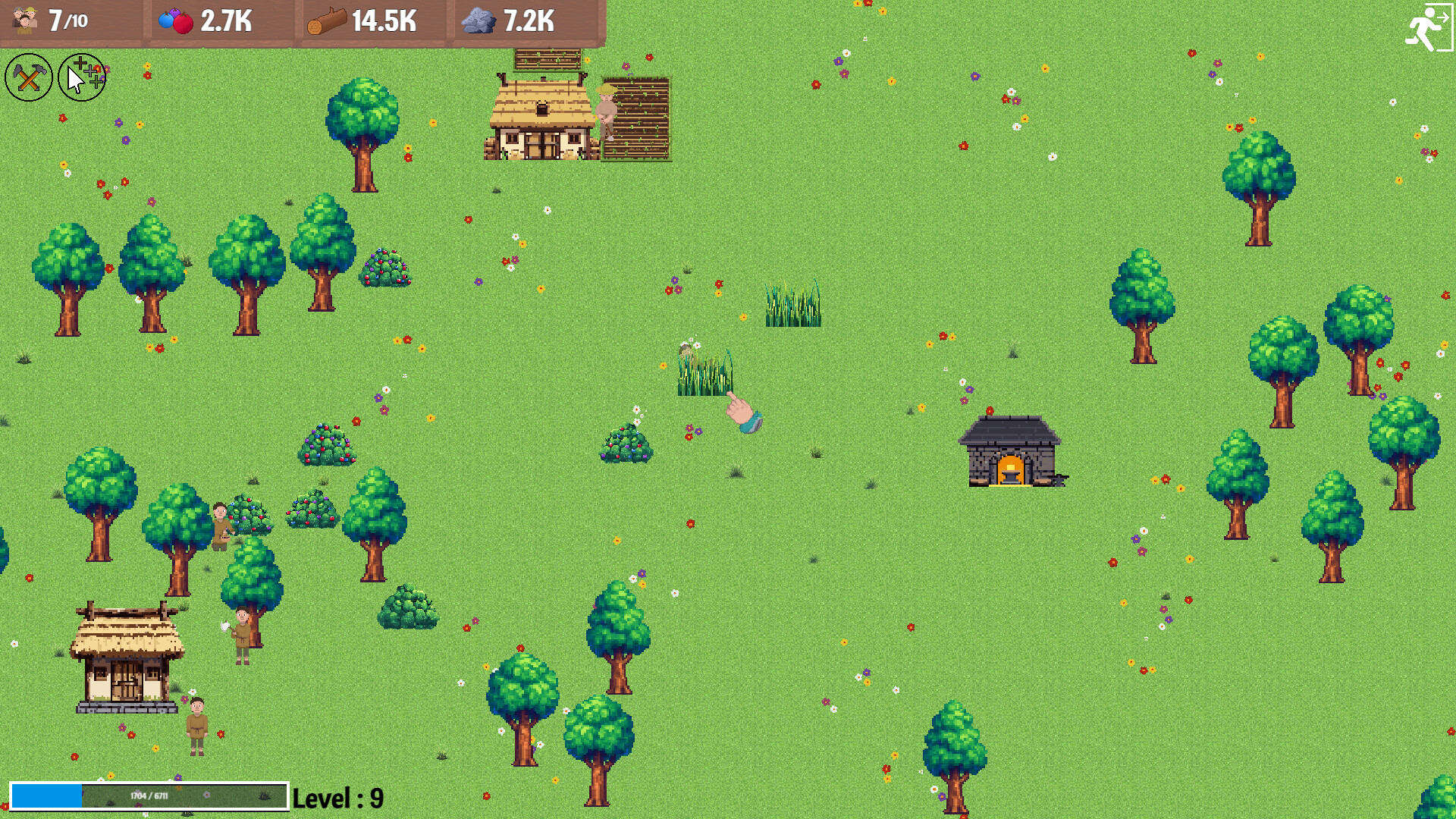Click the Level : 9 label
This screenshot has width=1456, height=819.
pos(339,797)
